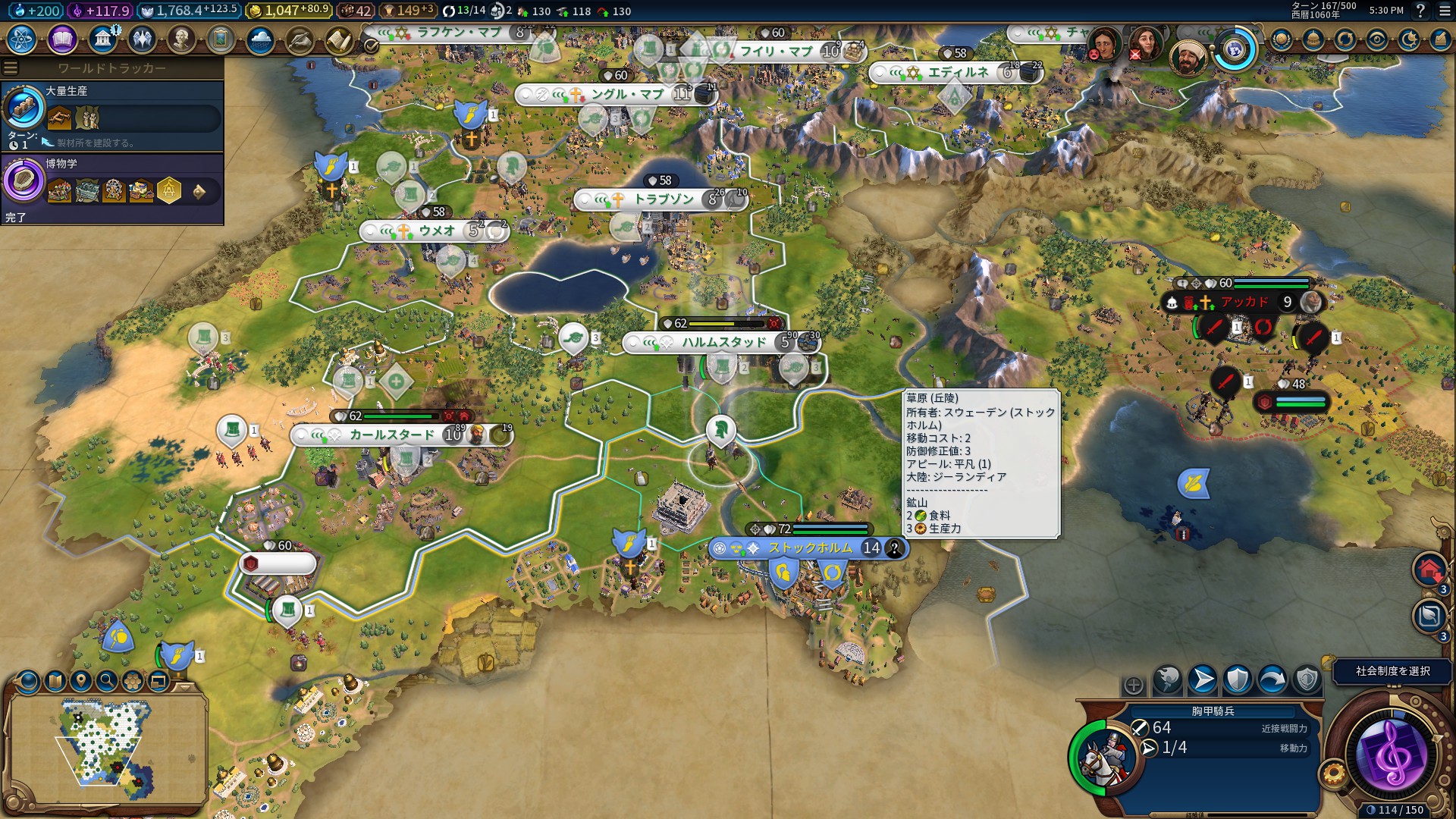The image size is (1456, 819).
Task: Select the 胸甲騎兵 unit portrait
Action: point(1106,757)
